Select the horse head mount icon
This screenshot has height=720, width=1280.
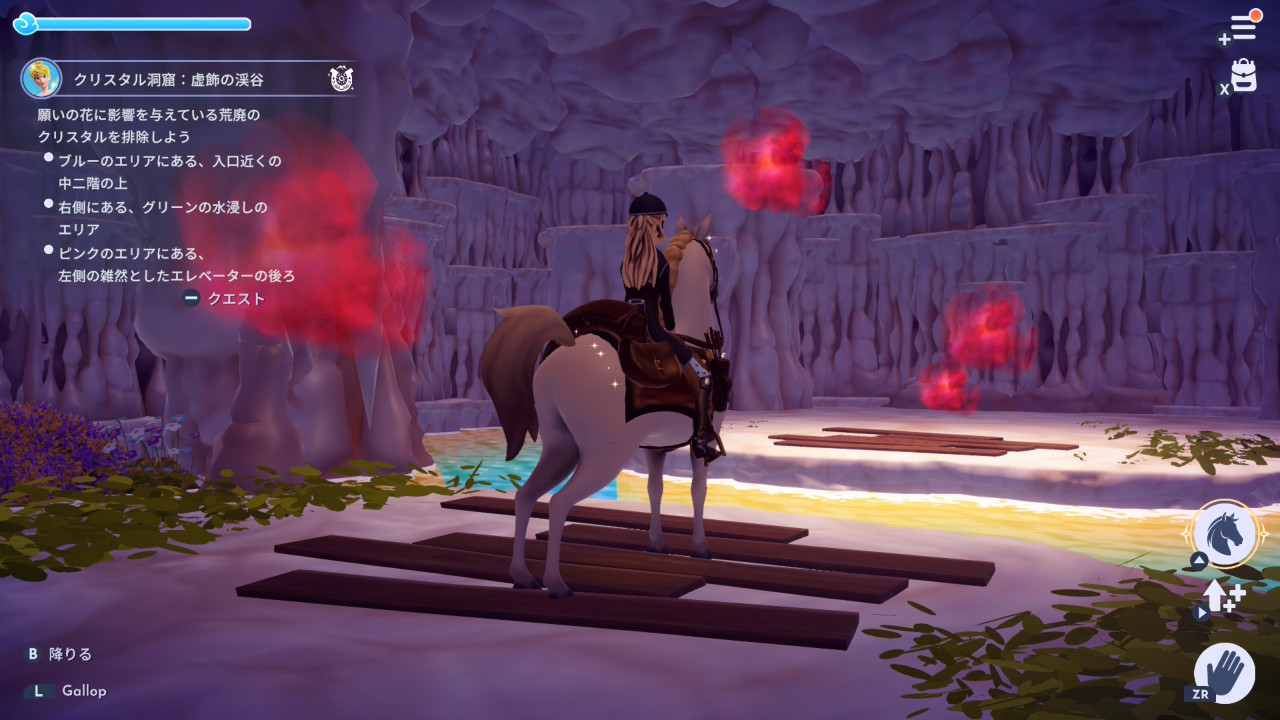coord(1225,534)
